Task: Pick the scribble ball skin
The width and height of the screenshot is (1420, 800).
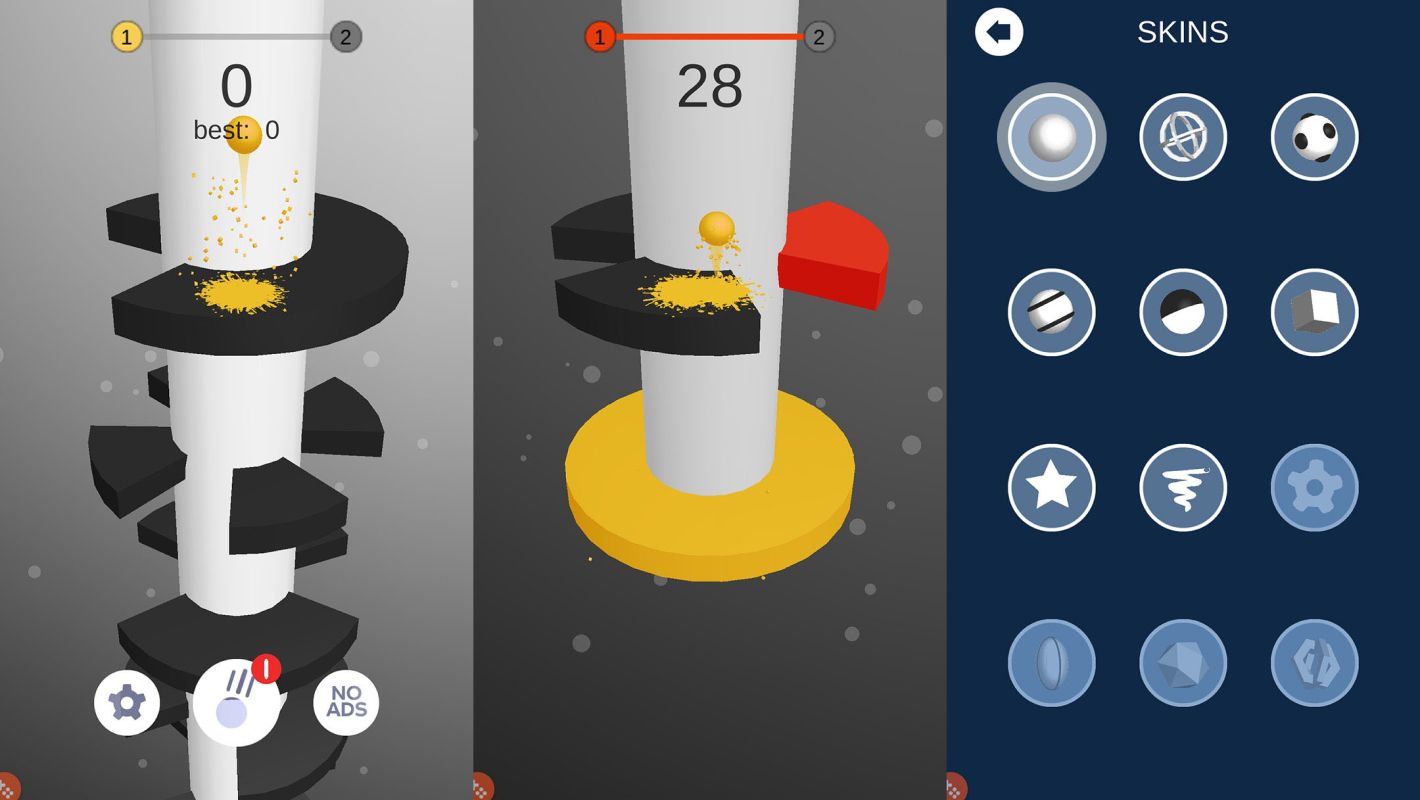Action: pyautogui.click(x=1183, y=488)
